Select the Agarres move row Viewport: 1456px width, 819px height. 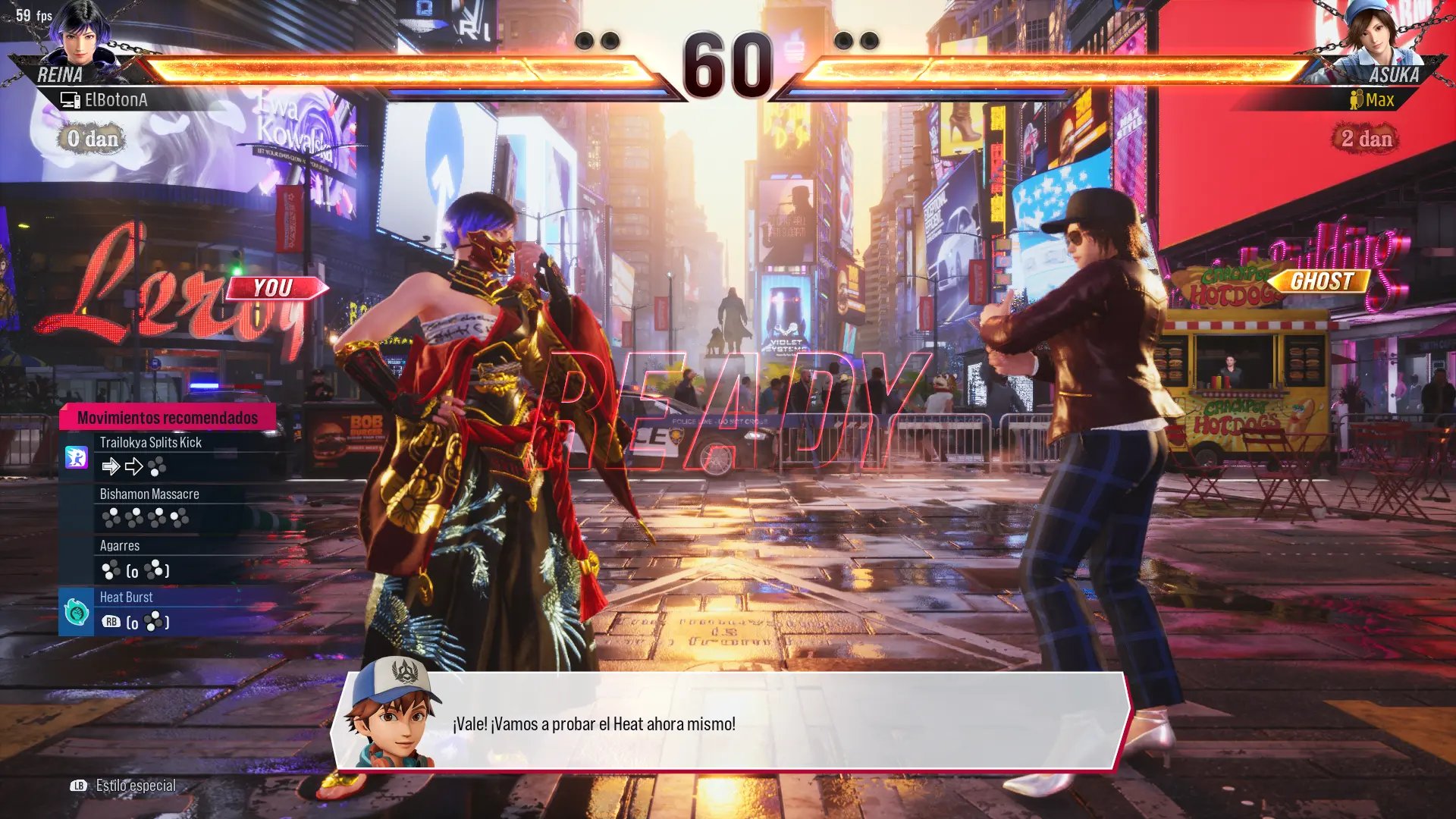coord(174,558)
